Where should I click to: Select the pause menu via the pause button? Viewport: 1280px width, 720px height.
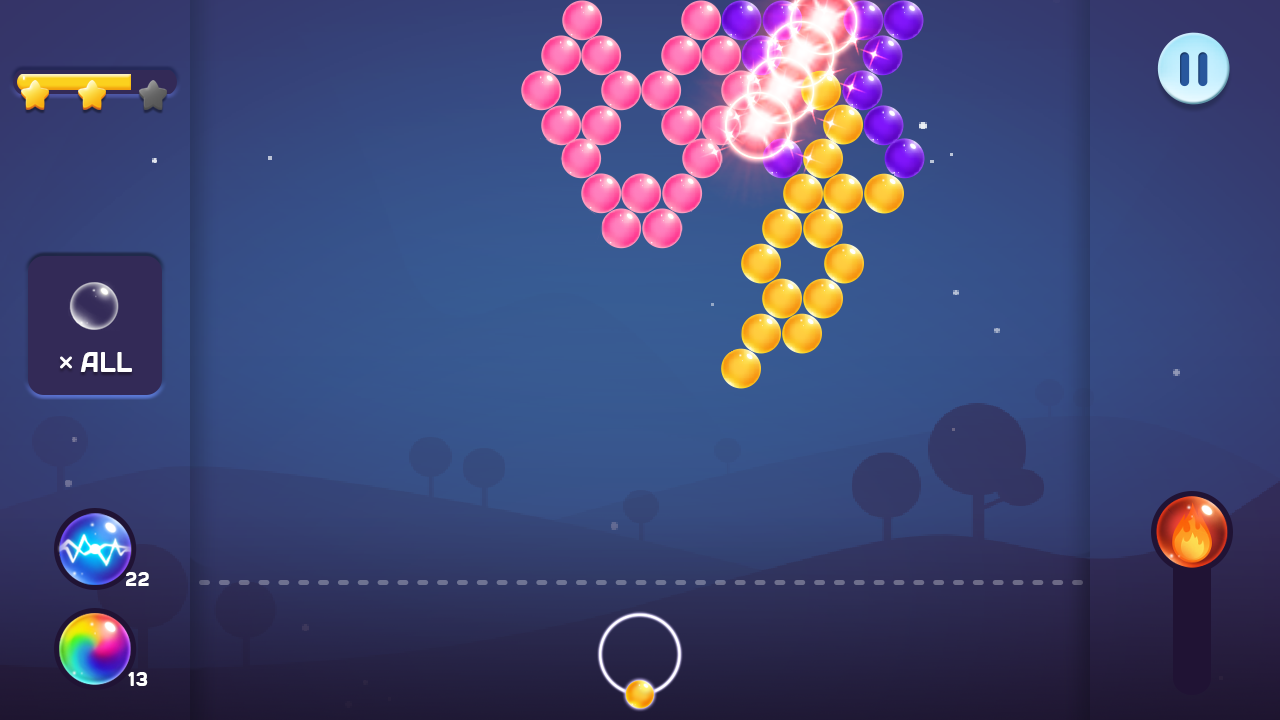pyautogui.click(x=1193, y=67)
